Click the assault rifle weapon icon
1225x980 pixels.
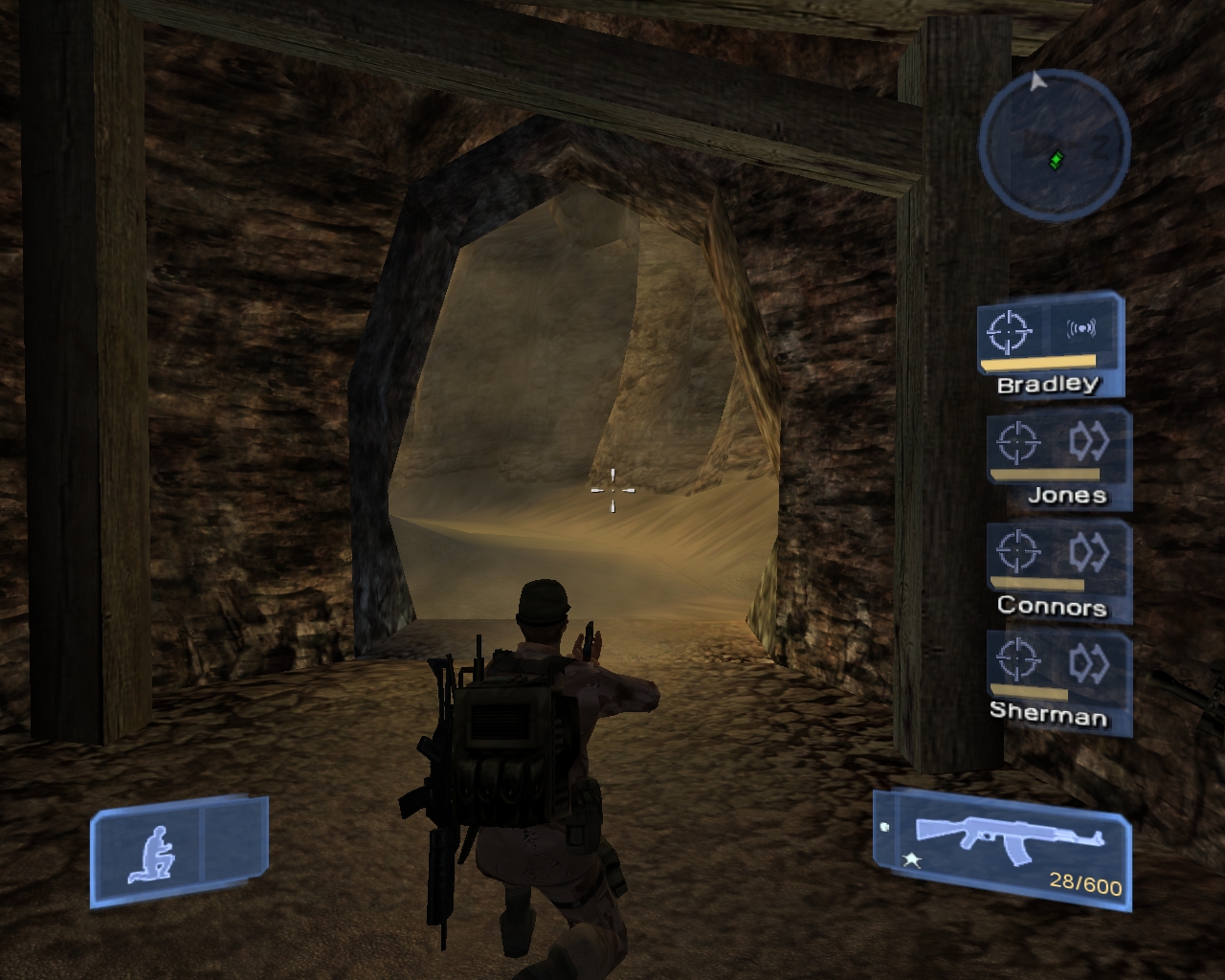coord(1009,837)
